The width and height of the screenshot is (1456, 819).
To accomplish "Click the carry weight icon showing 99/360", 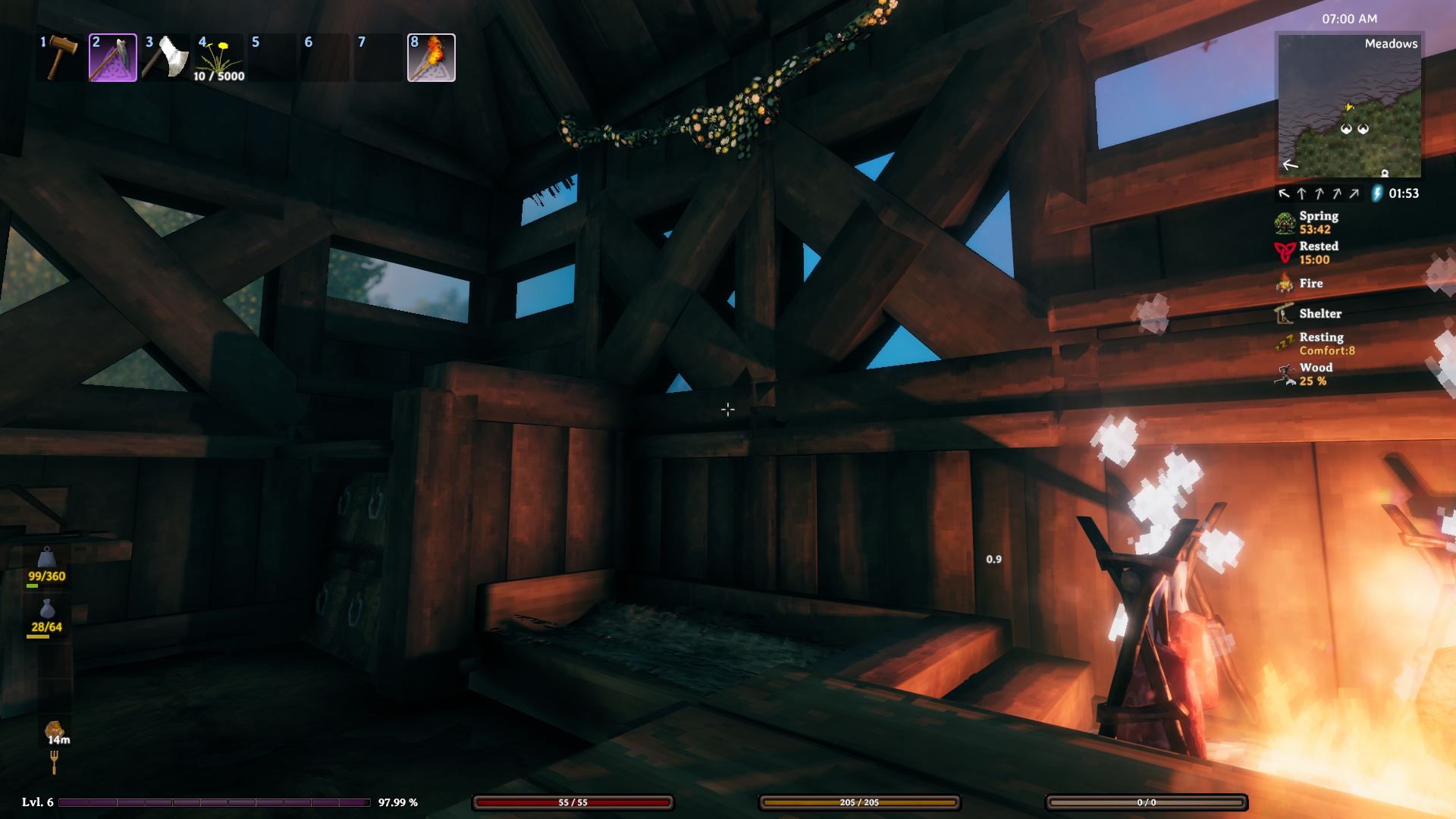I will pos(47,559).
